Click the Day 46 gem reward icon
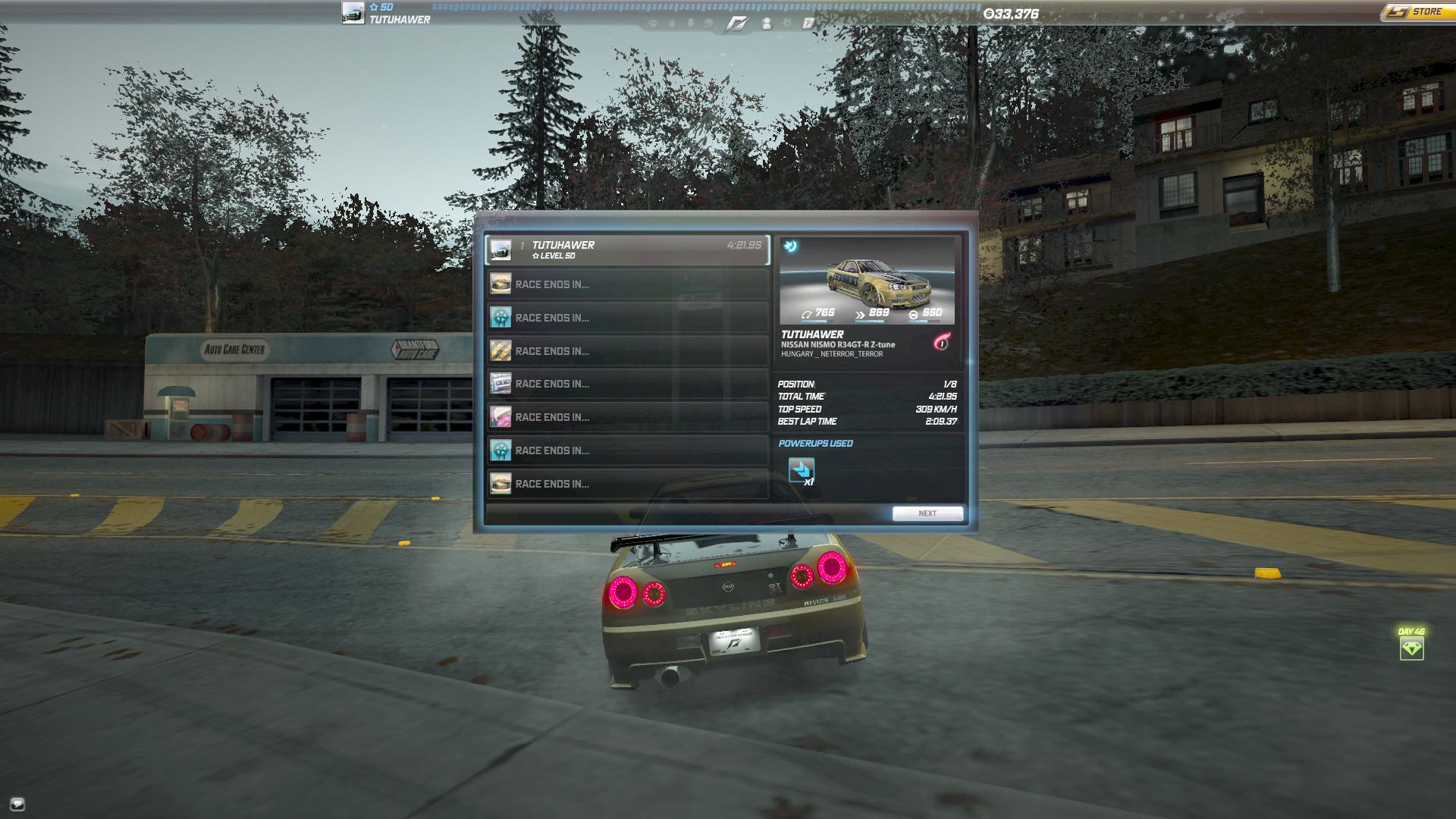 (x=1411, y=648)
